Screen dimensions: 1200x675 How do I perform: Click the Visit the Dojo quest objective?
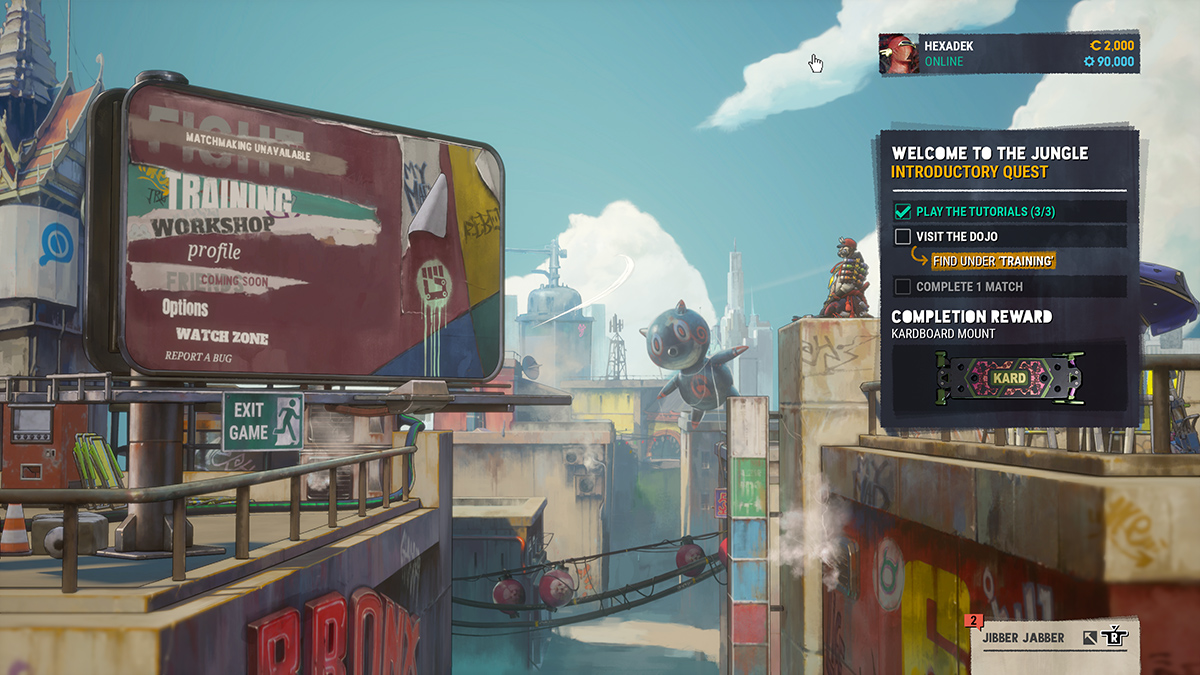[x=956, y=237]
